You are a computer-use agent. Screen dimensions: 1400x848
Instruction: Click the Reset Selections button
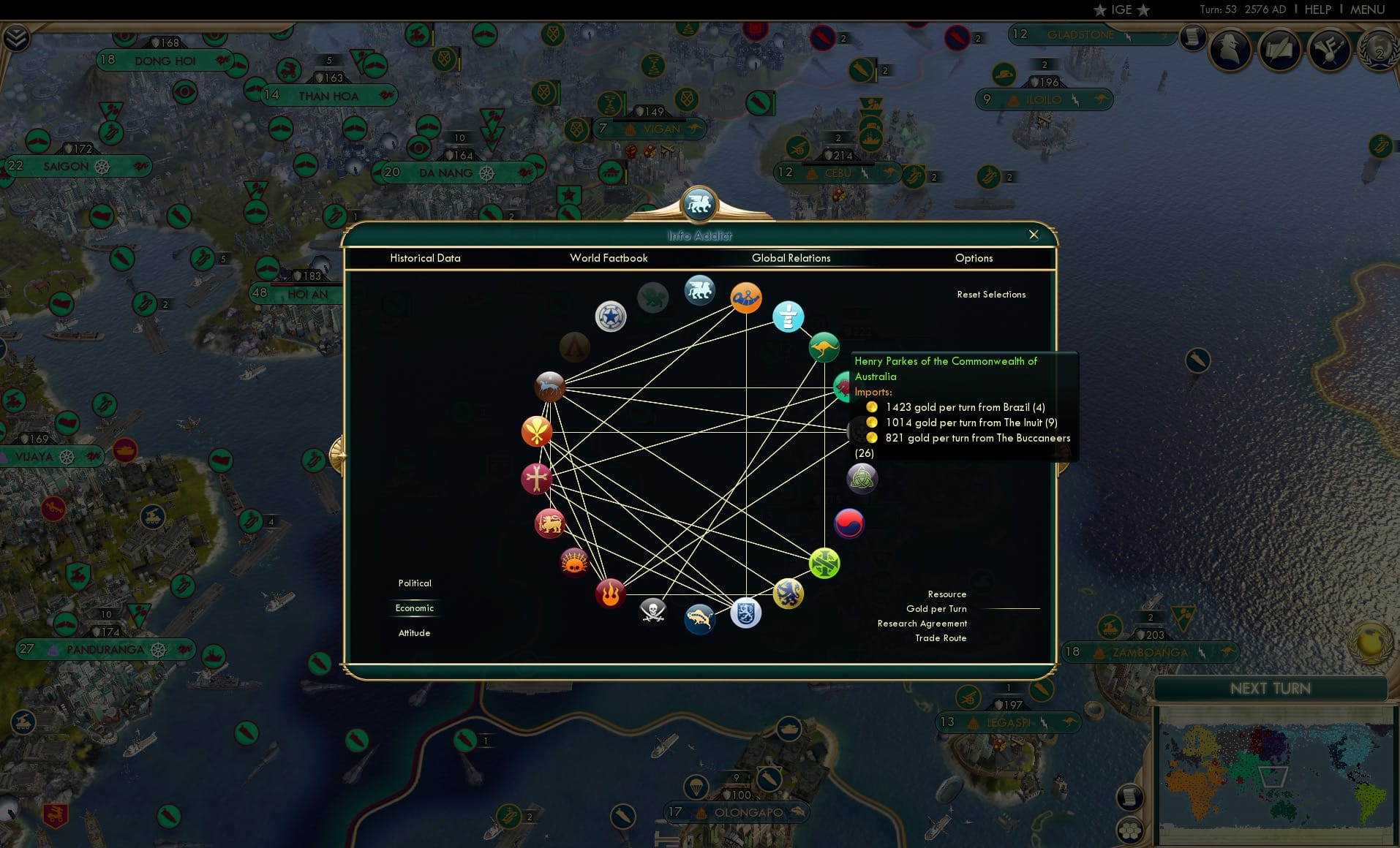click(x=991, y=294)
